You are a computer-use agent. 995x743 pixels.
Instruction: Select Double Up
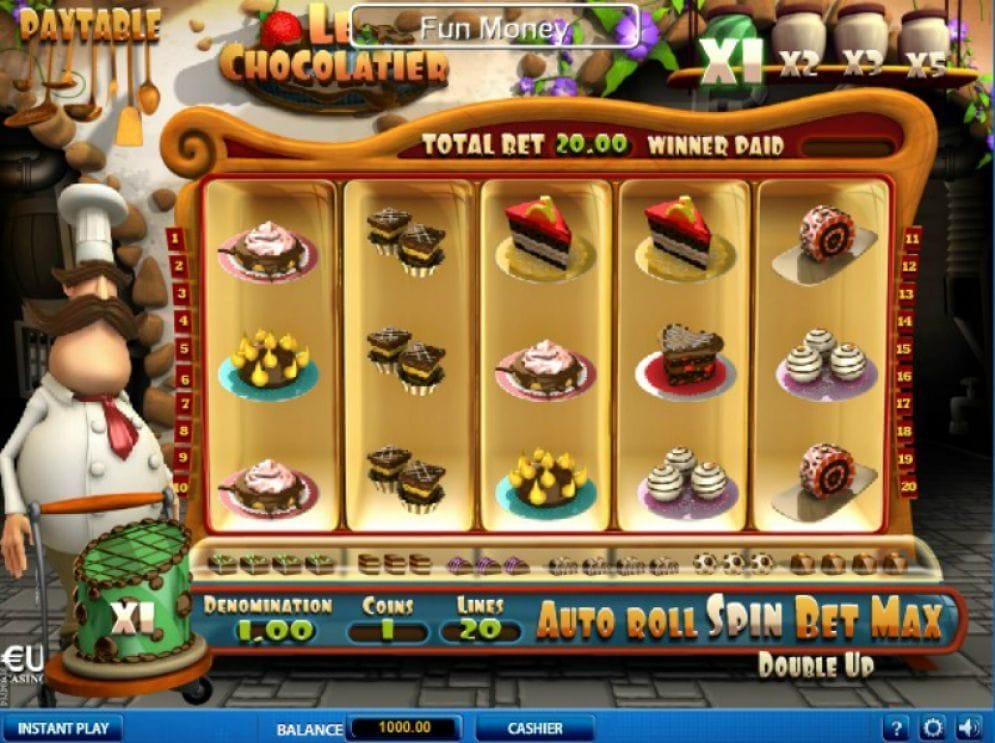coord(816,664)
